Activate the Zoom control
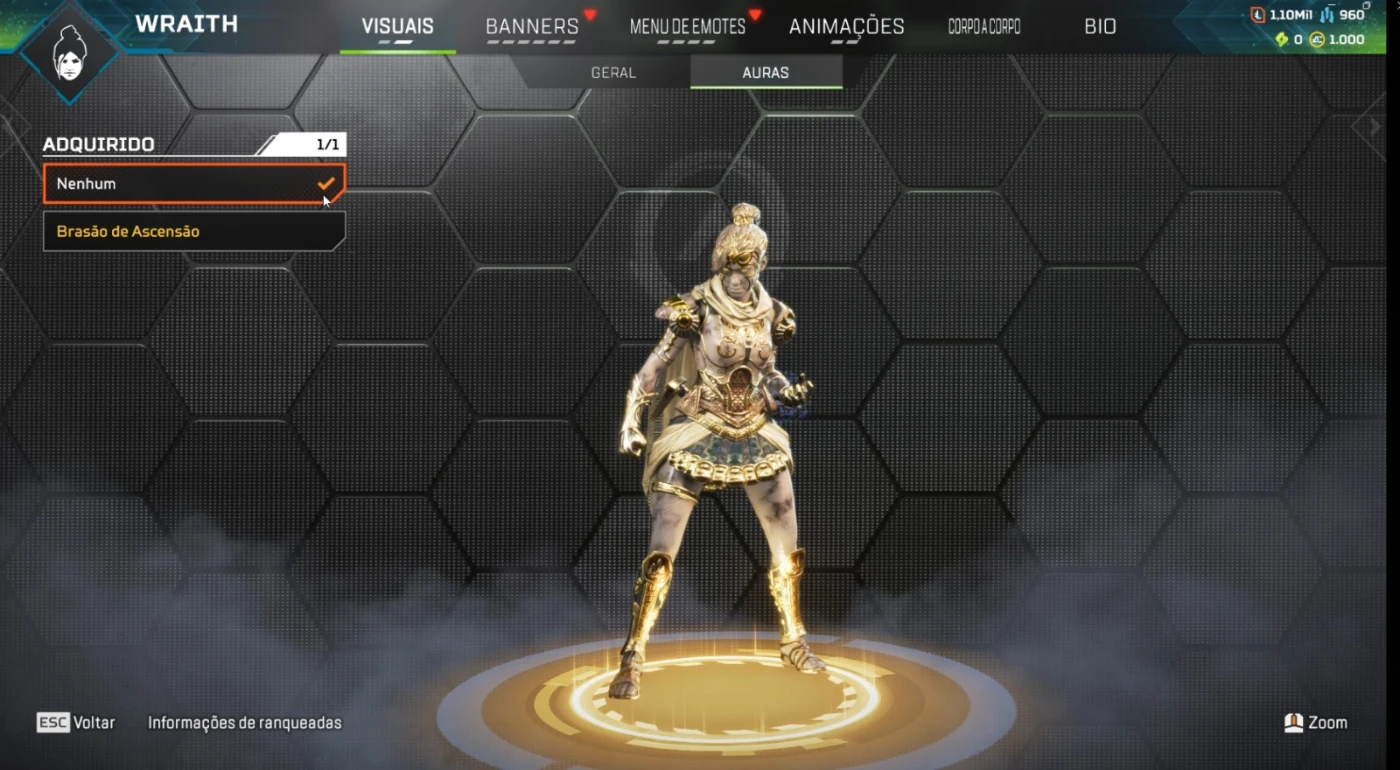Image resolution: width=1400 pixels, height=770 pixels. coord(1316,722)
